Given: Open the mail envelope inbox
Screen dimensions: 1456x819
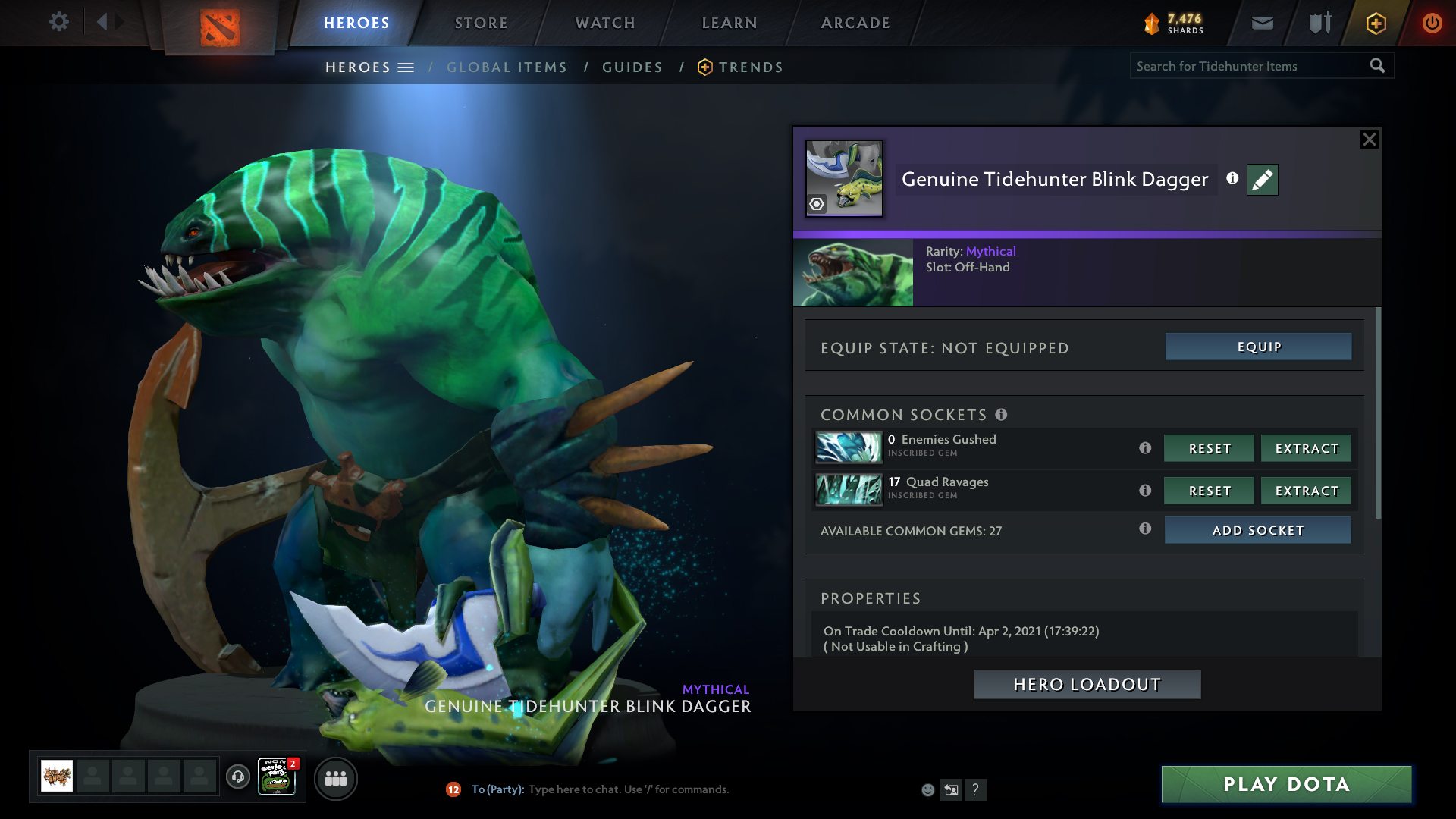Looking at the screenshot, I should [1262, 23].
